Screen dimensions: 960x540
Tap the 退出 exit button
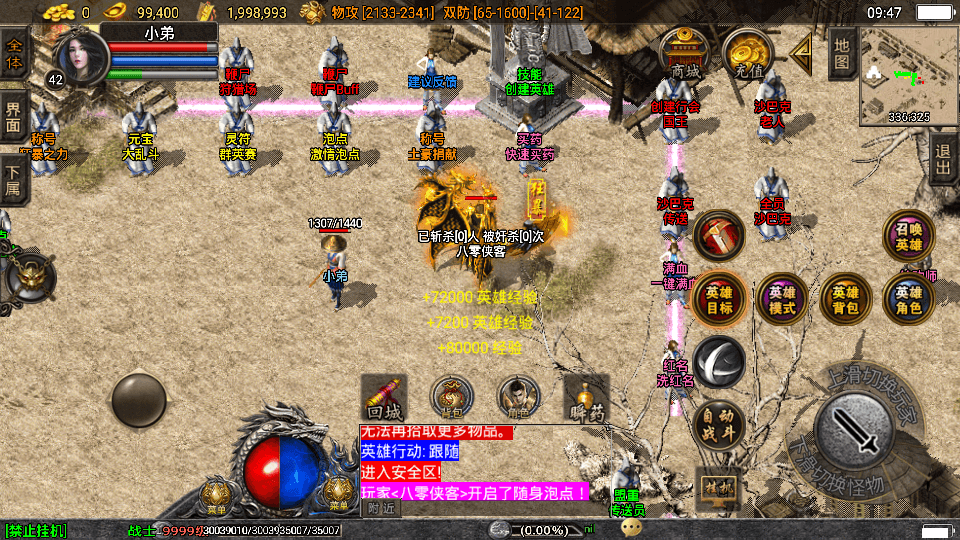point(942,158)
